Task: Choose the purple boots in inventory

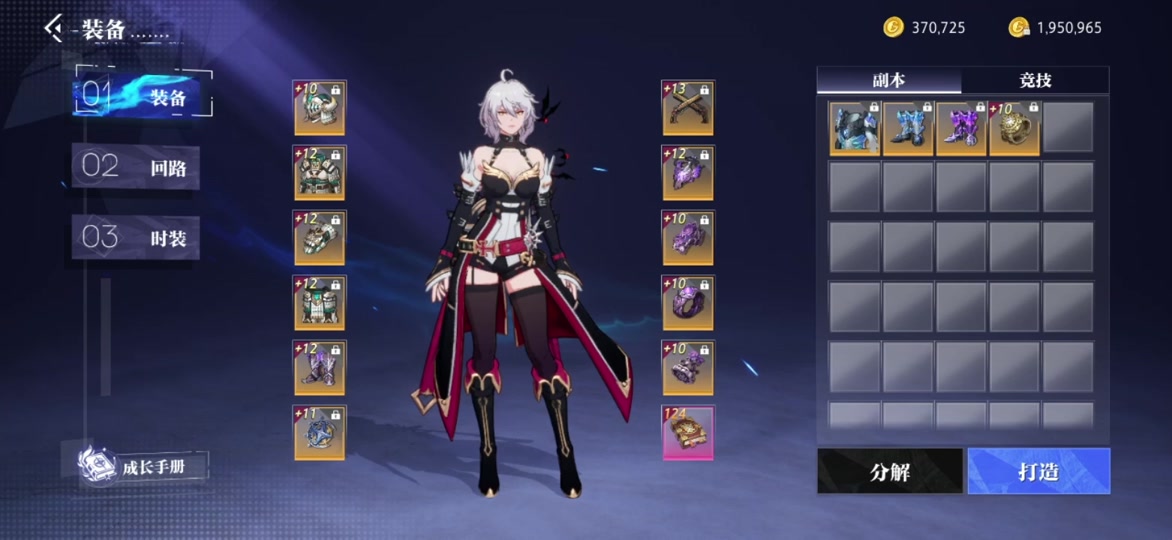Action: [961, 128]
